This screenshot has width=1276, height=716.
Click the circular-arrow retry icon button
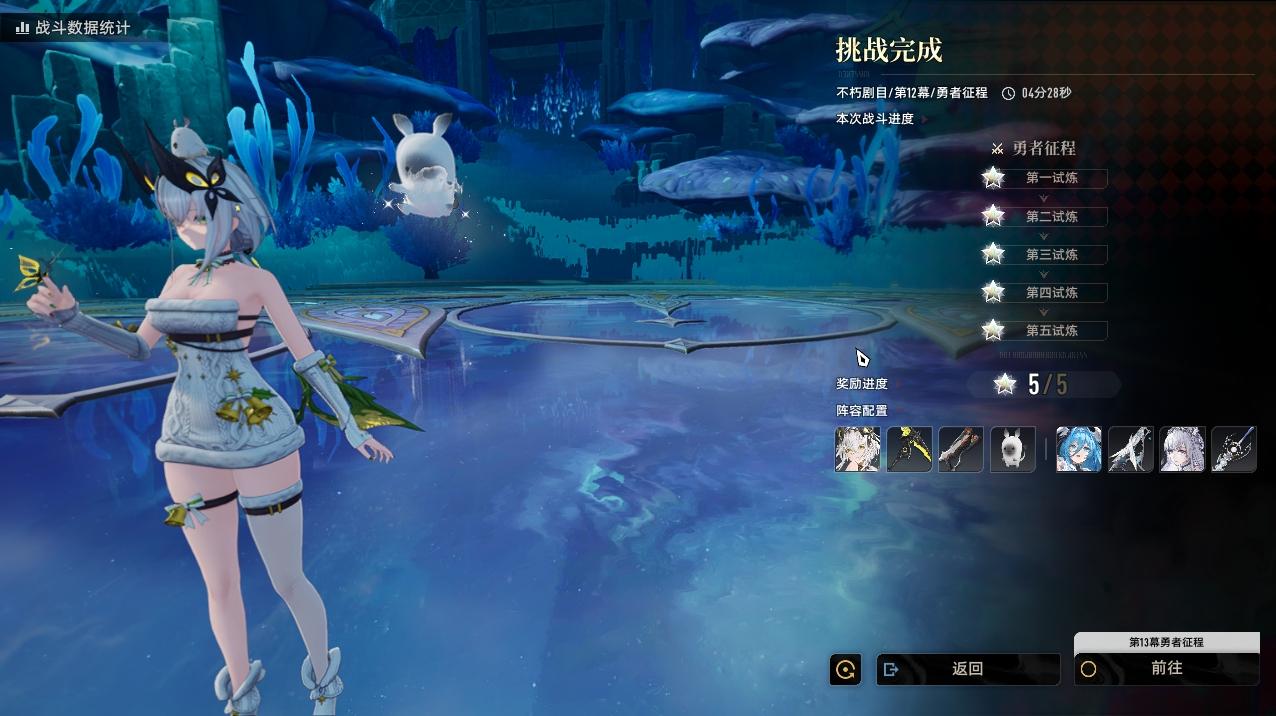845,669
